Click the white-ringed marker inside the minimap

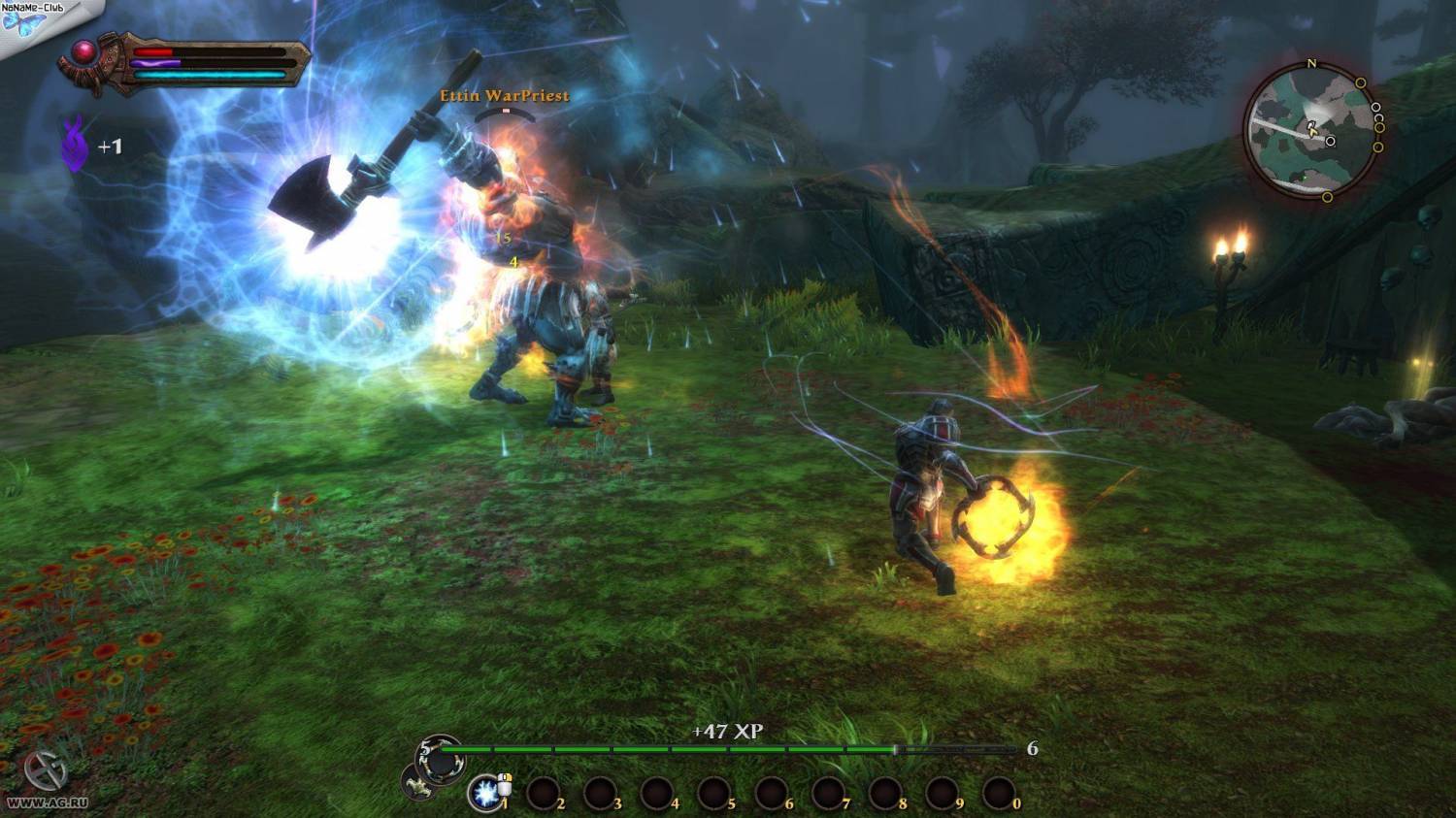click(1331, 142)
